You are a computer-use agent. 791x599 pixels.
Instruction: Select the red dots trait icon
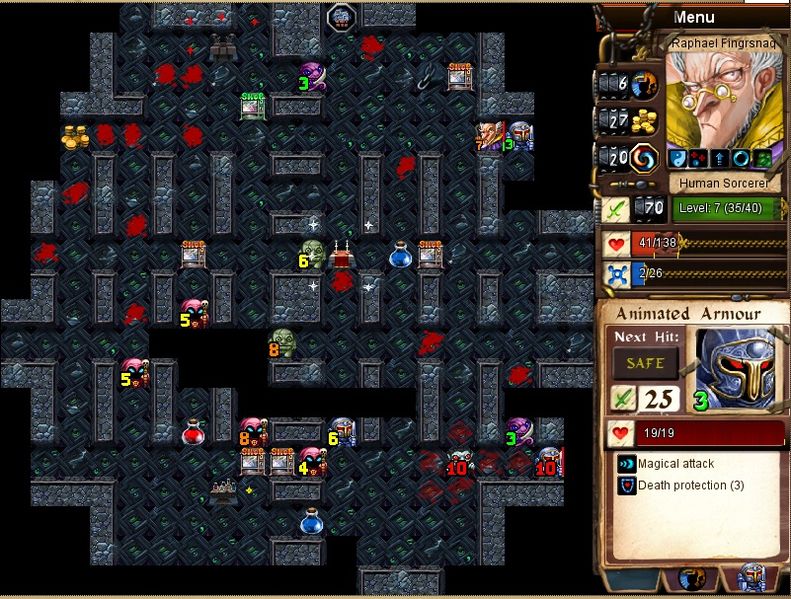coord(697,158)
